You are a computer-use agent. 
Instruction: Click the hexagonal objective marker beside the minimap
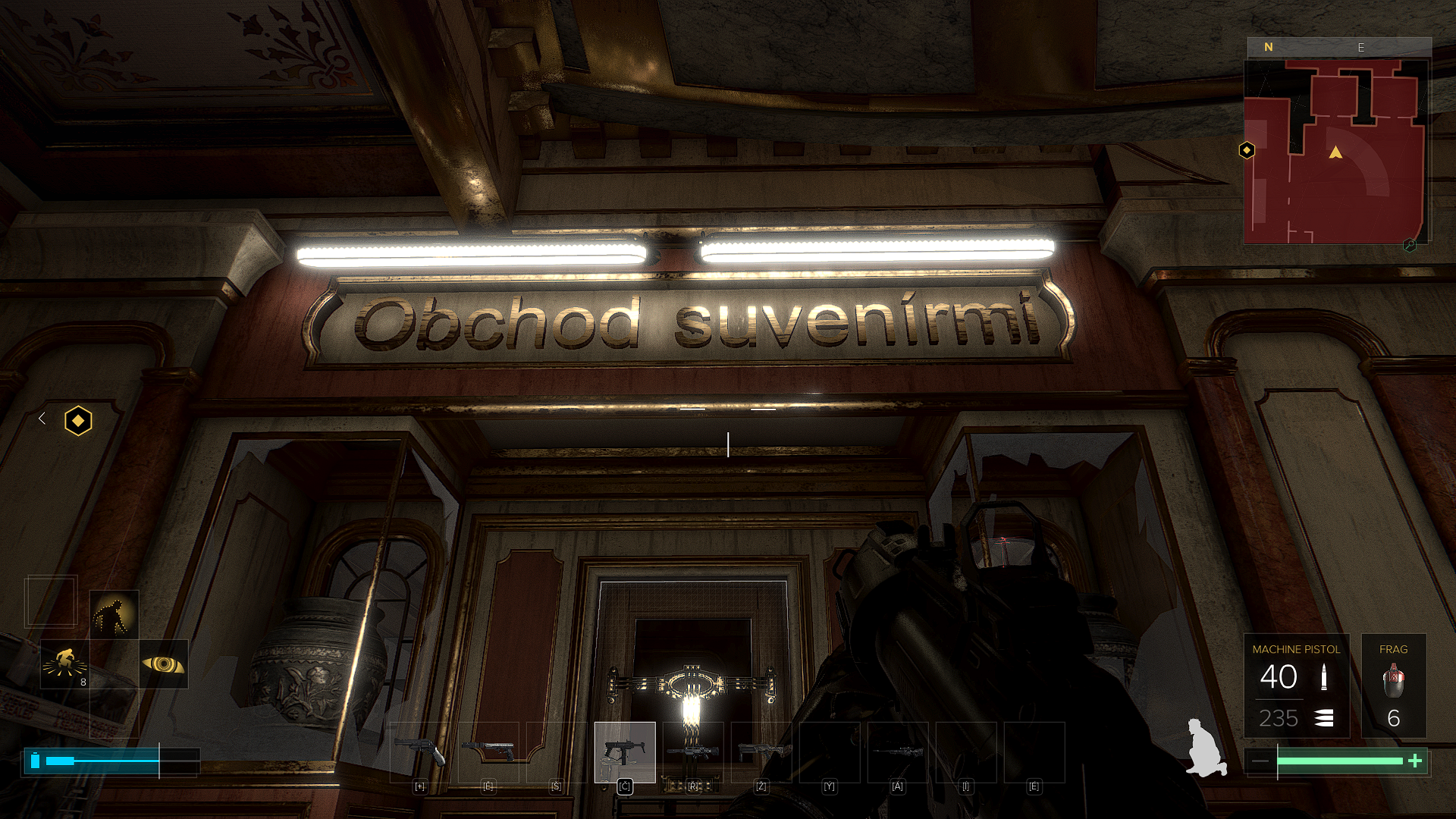(1247, 150)
